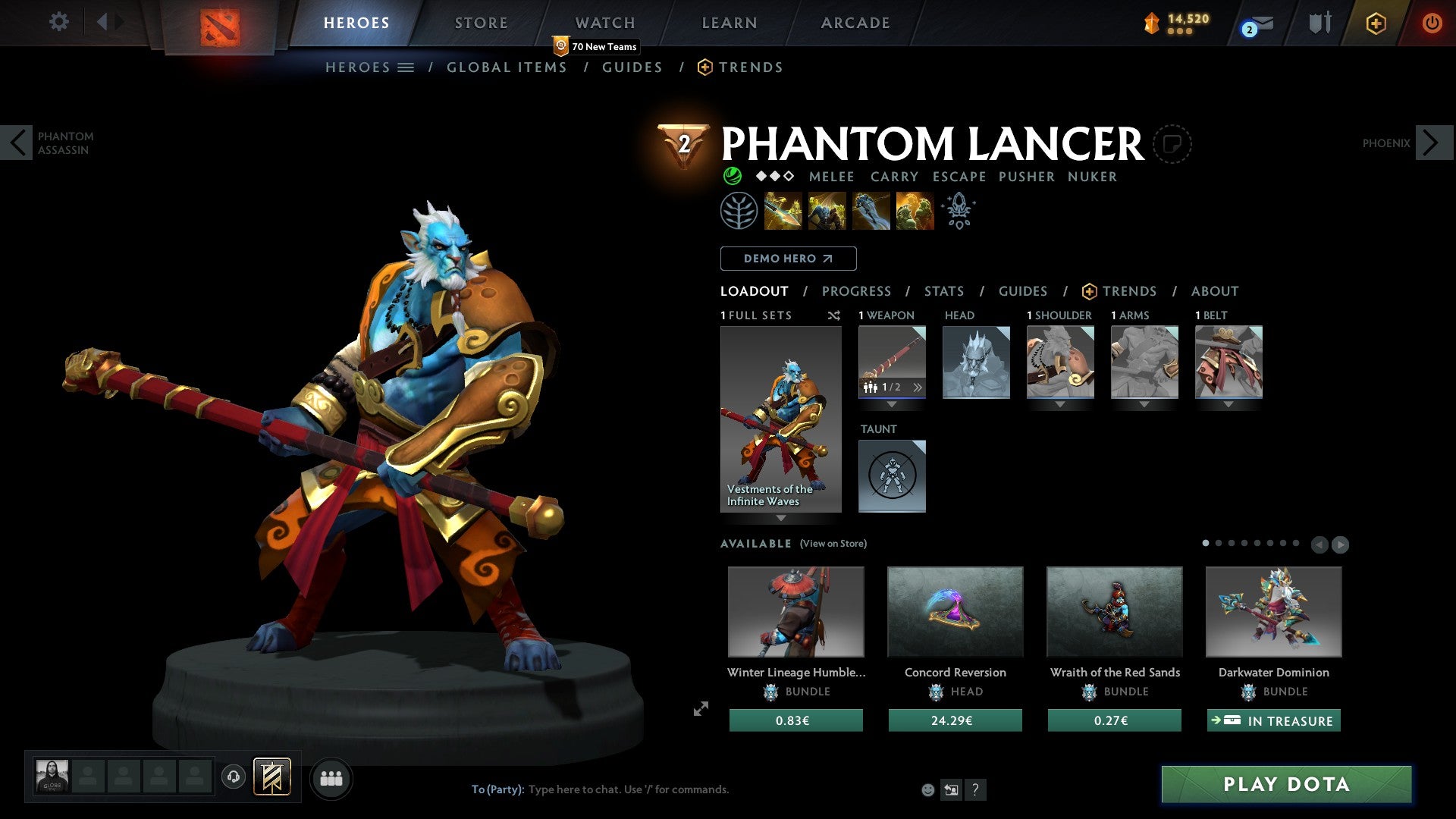Image resolution: width=1456 pixels, height=819 pixels.
Task: Click the DEMO HERO button
Action: (787, 258)
